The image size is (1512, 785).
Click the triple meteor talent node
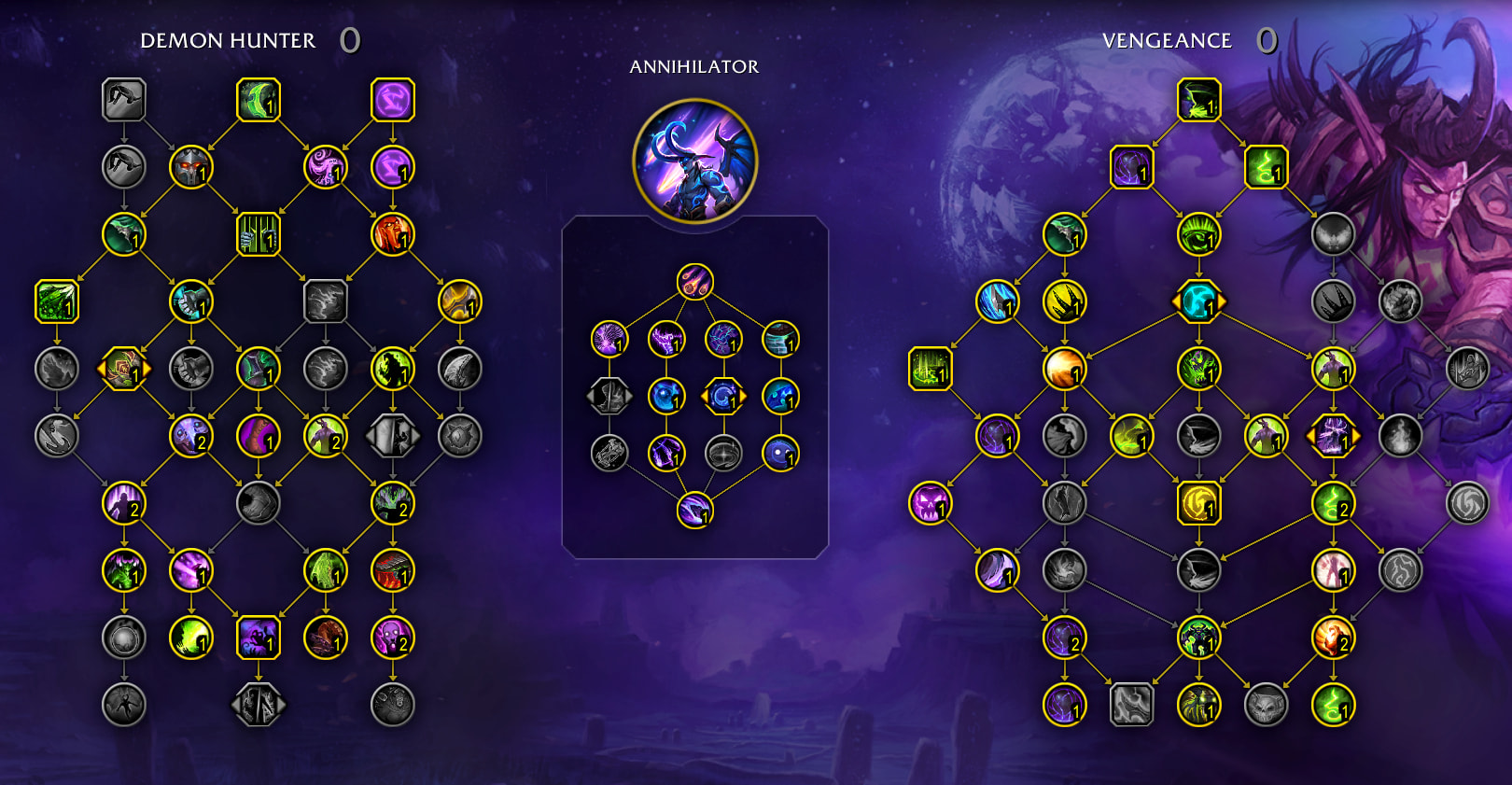(694, 282)
